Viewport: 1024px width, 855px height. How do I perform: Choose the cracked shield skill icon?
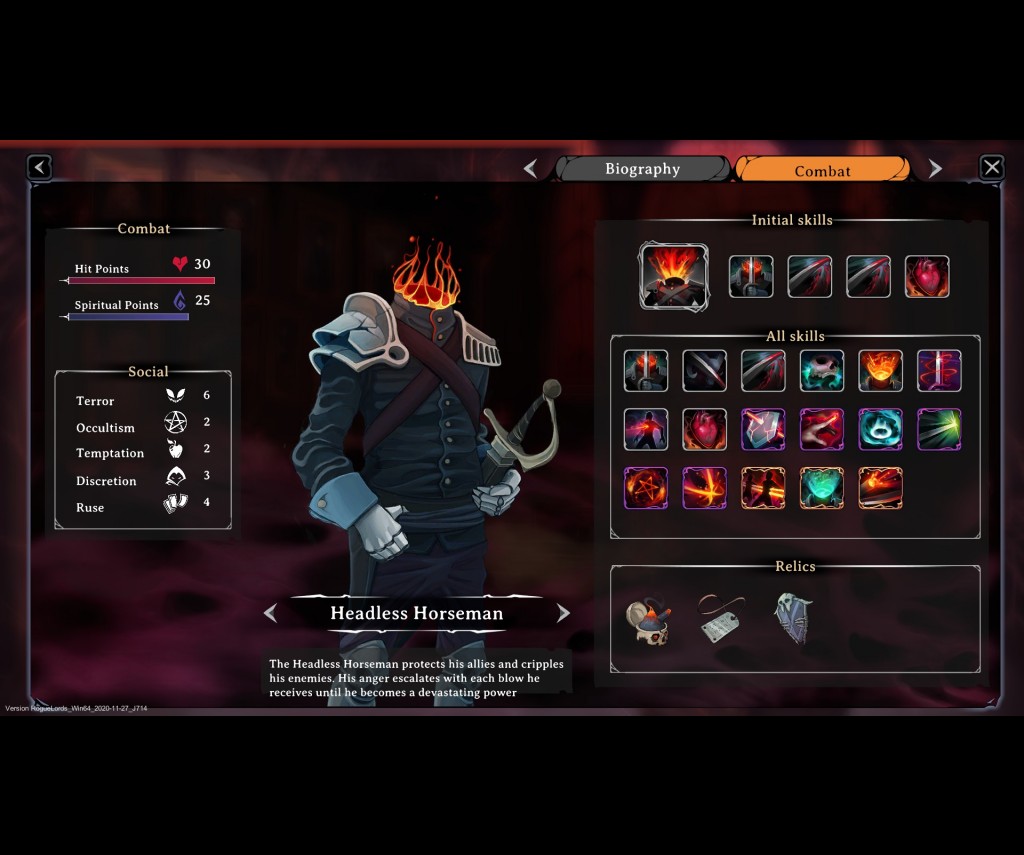tap(762, 430)
